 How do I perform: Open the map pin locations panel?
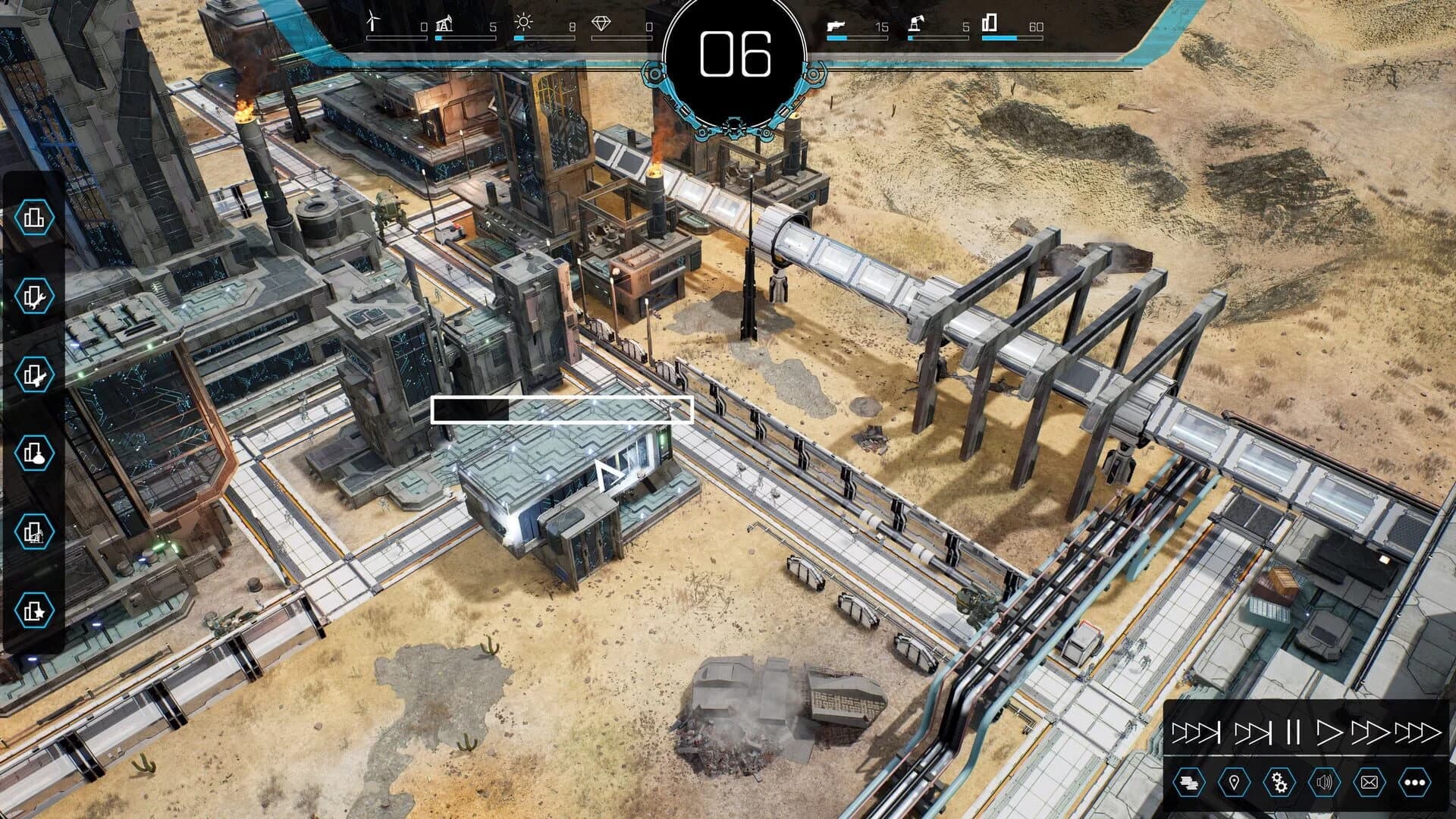1234,782
